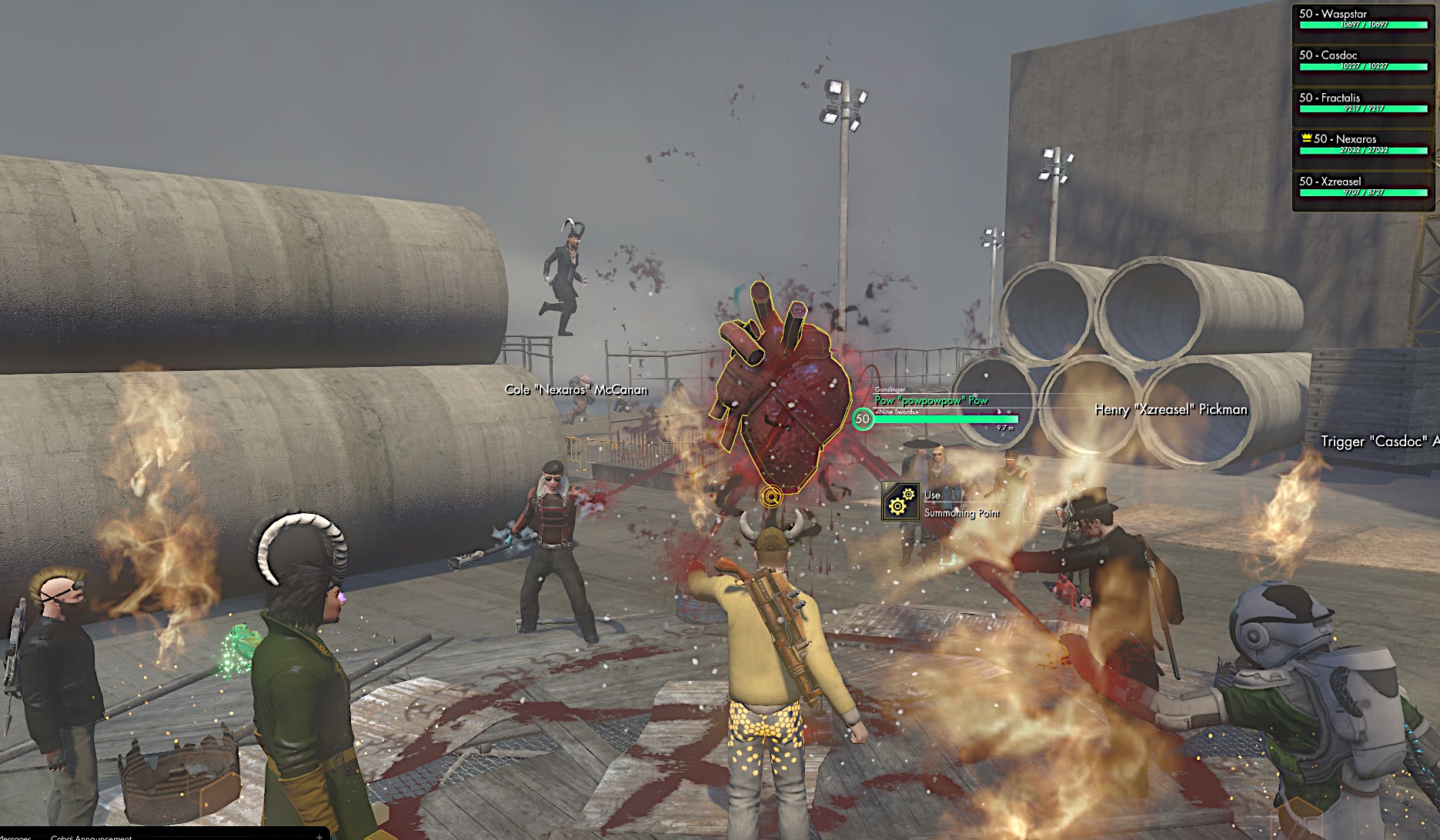Select Casdoc in the party list

(1363, 60)
